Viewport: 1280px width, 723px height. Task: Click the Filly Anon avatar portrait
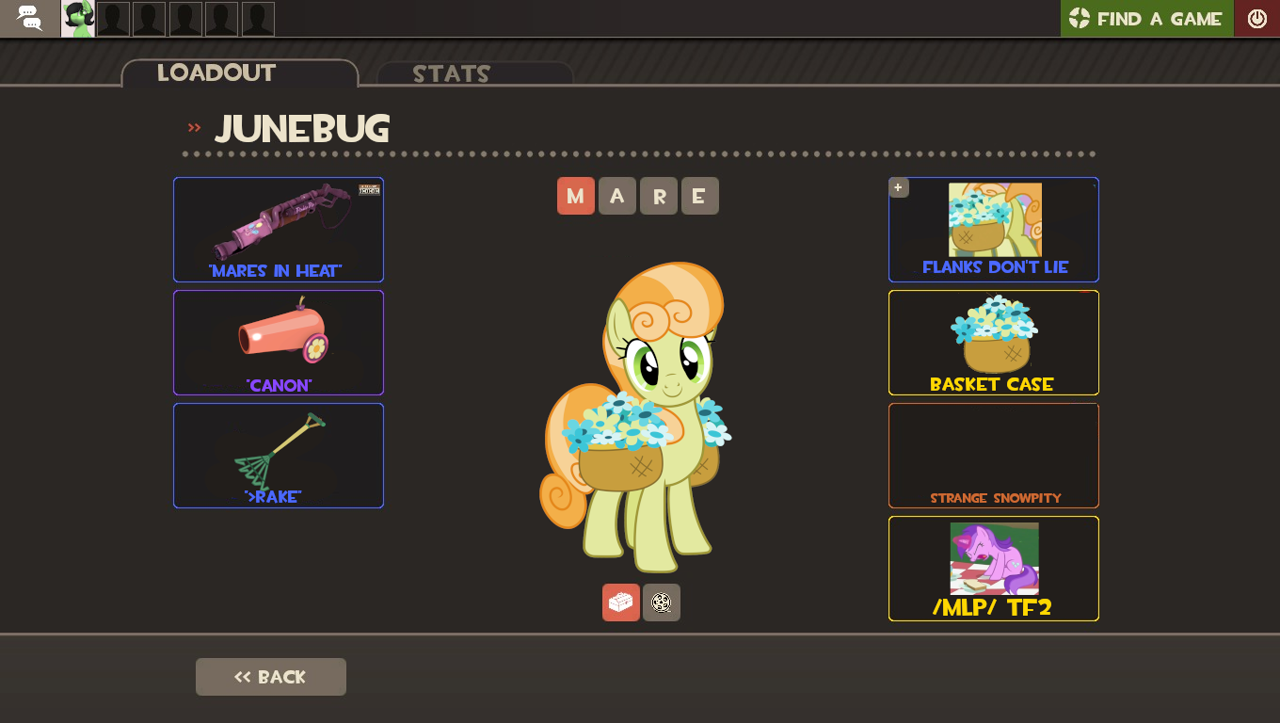[x=76, y=18]
